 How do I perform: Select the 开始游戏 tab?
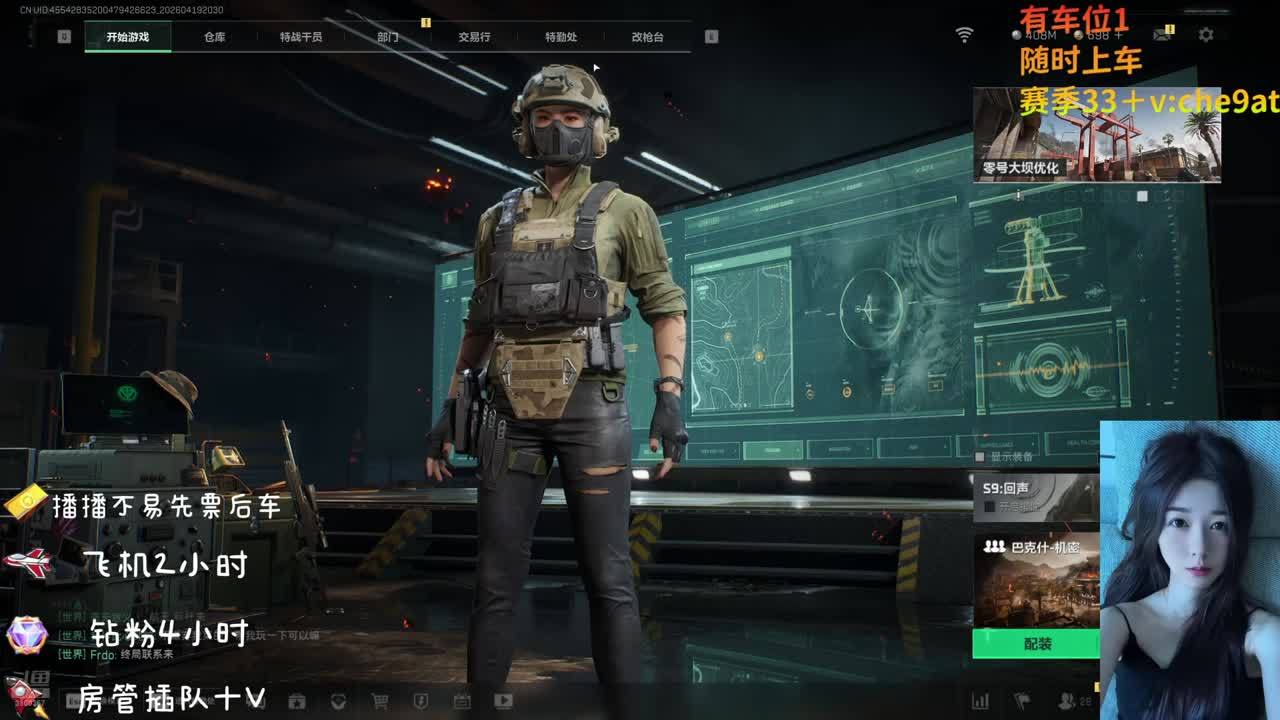128,37
